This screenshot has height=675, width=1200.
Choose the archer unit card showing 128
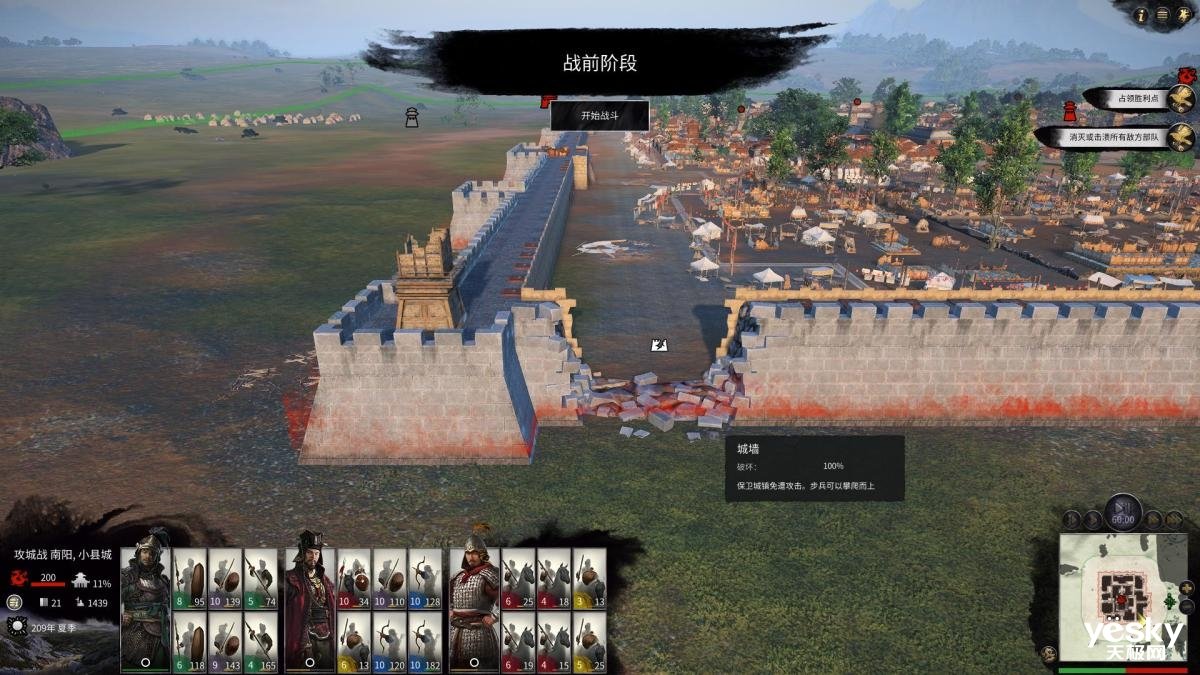tap(425, 579)
